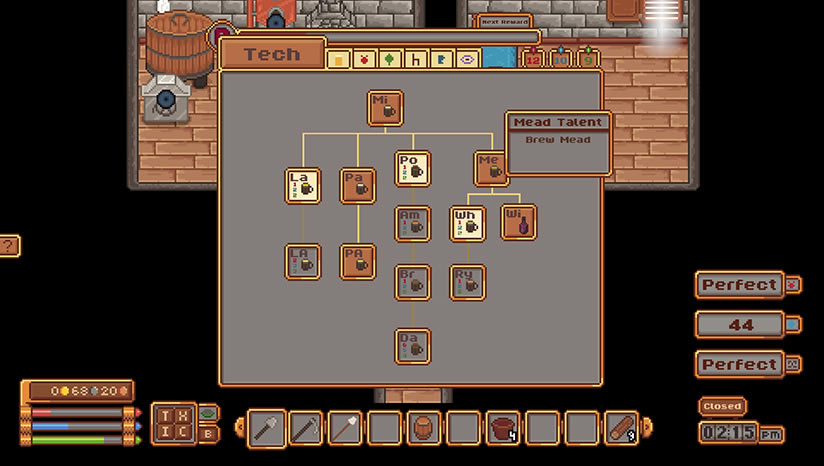Choose the La beer talent node

point(303,185)
